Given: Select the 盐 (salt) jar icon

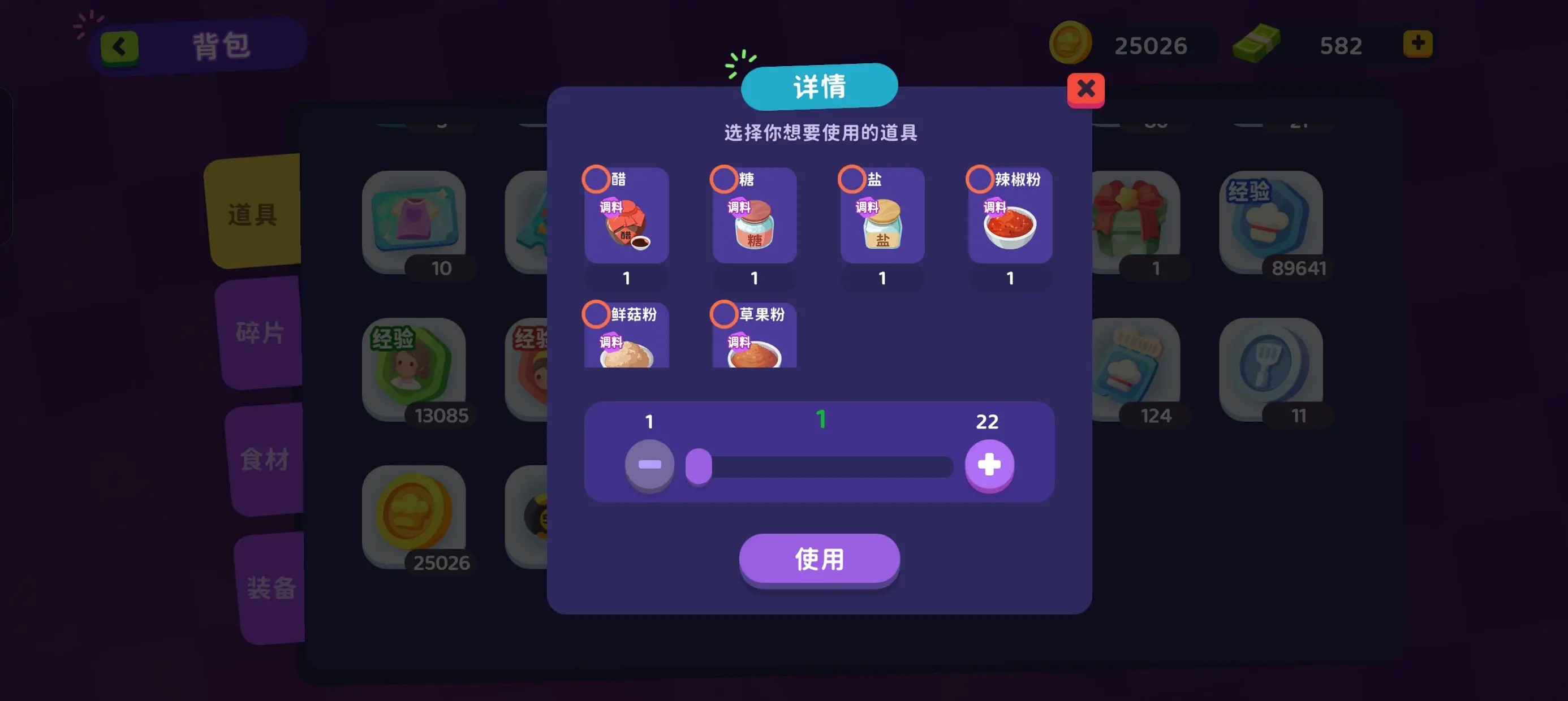Looking at the screenshot, I should [x=881, y=231].
